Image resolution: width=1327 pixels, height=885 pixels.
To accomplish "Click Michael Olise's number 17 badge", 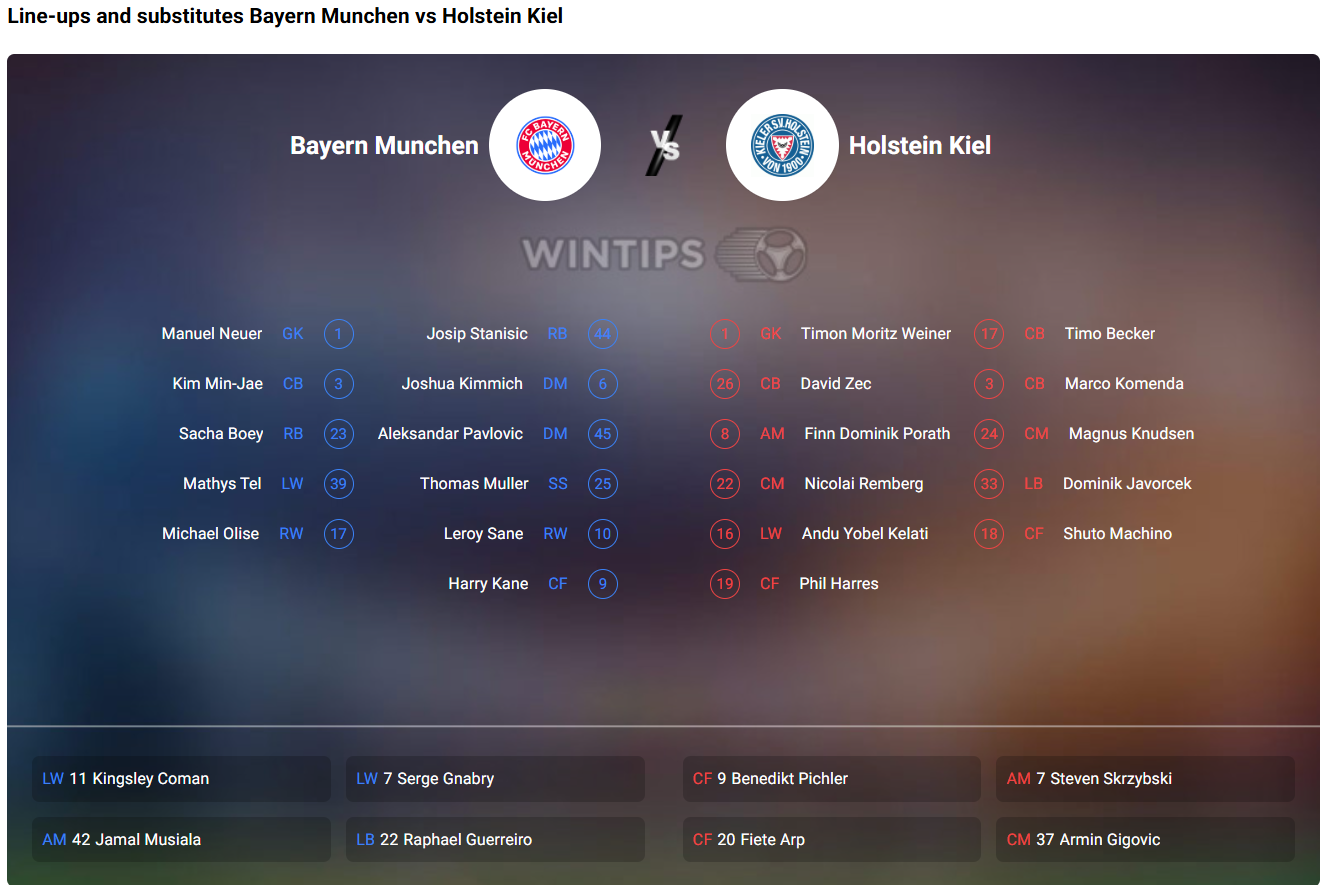I will 339,534.
